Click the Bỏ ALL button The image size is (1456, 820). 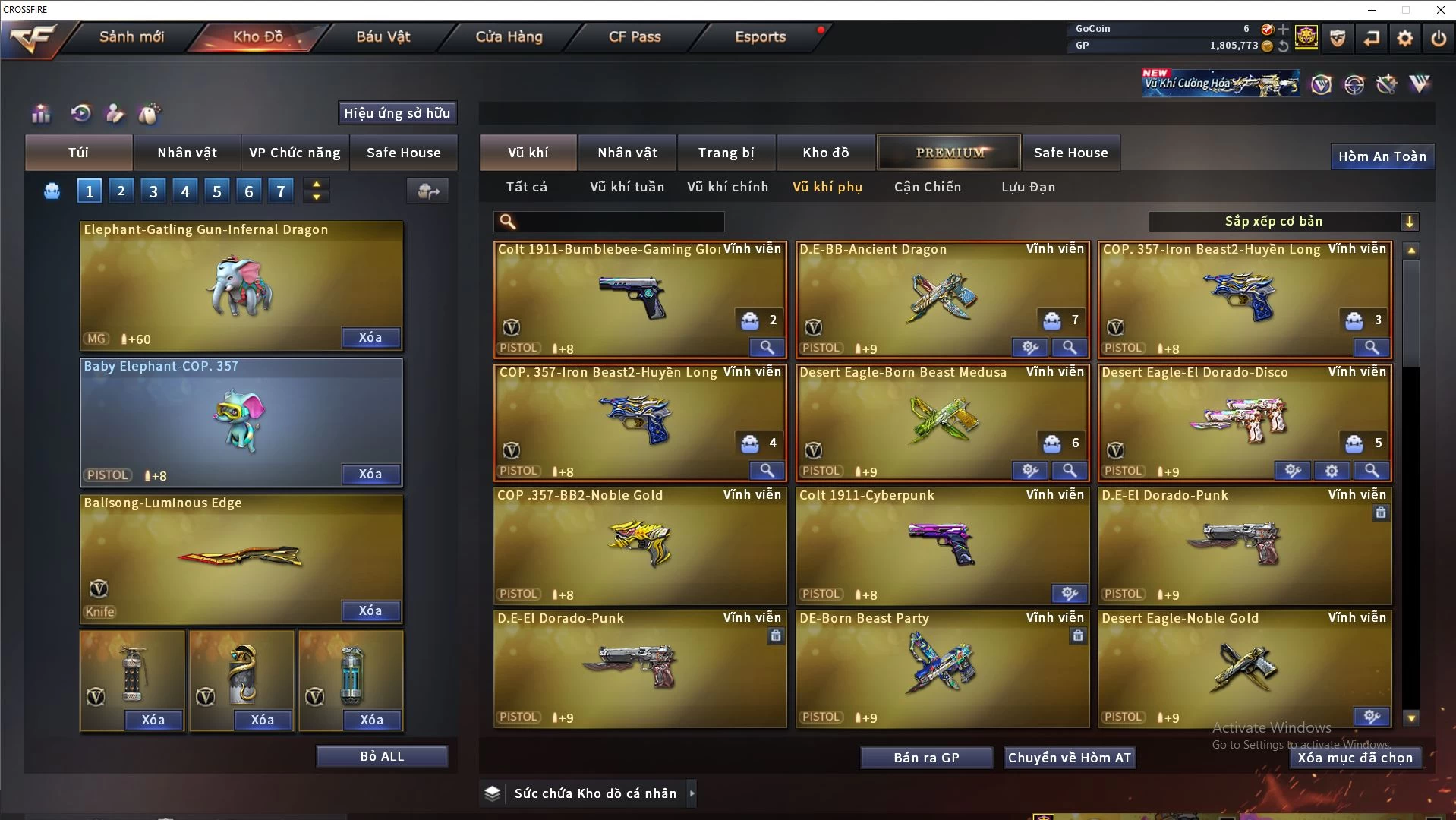click(382, 756)
